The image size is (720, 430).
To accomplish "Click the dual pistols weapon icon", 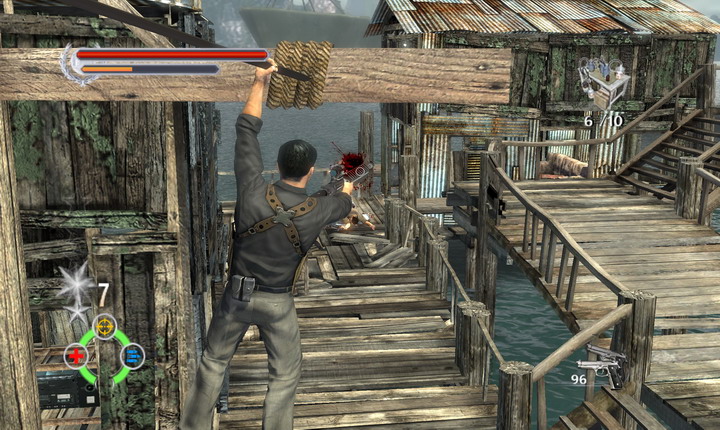I will click(605, 365).
